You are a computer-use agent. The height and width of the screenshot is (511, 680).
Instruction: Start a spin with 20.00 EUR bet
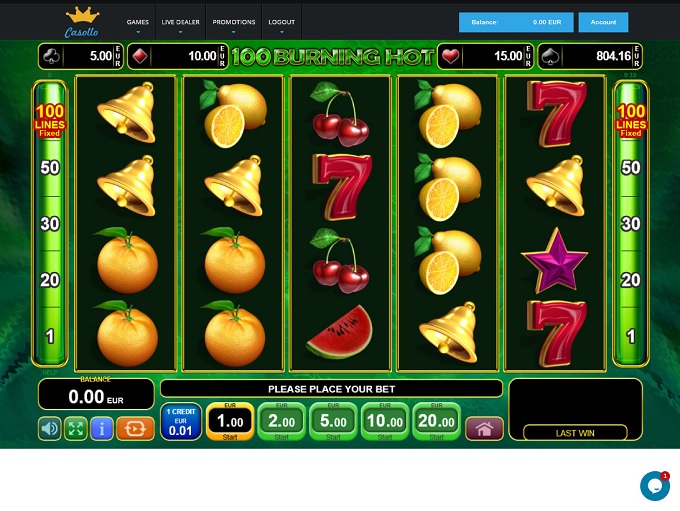click(435, 423)
